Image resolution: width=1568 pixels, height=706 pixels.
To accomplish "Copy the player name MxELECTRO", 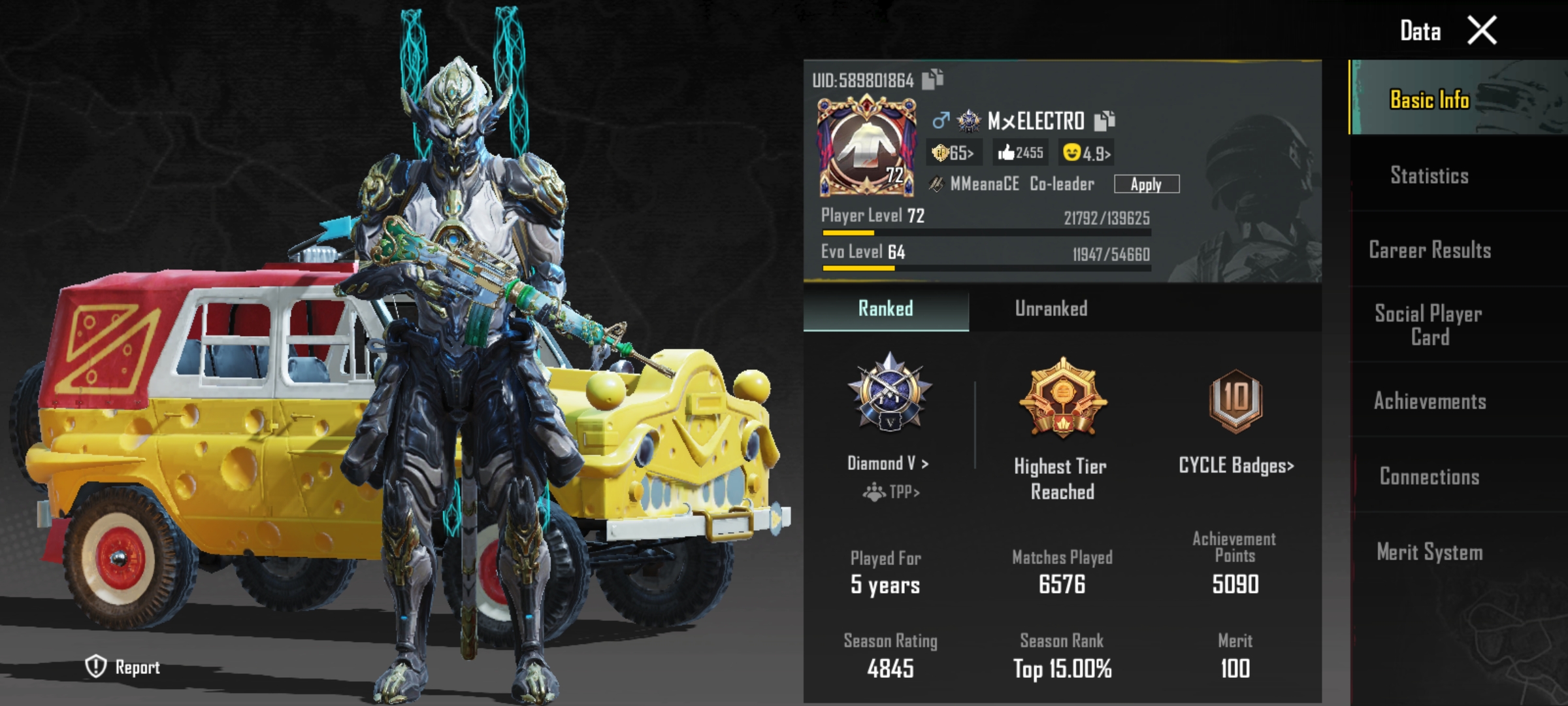I will click(x=1104, y=120).
